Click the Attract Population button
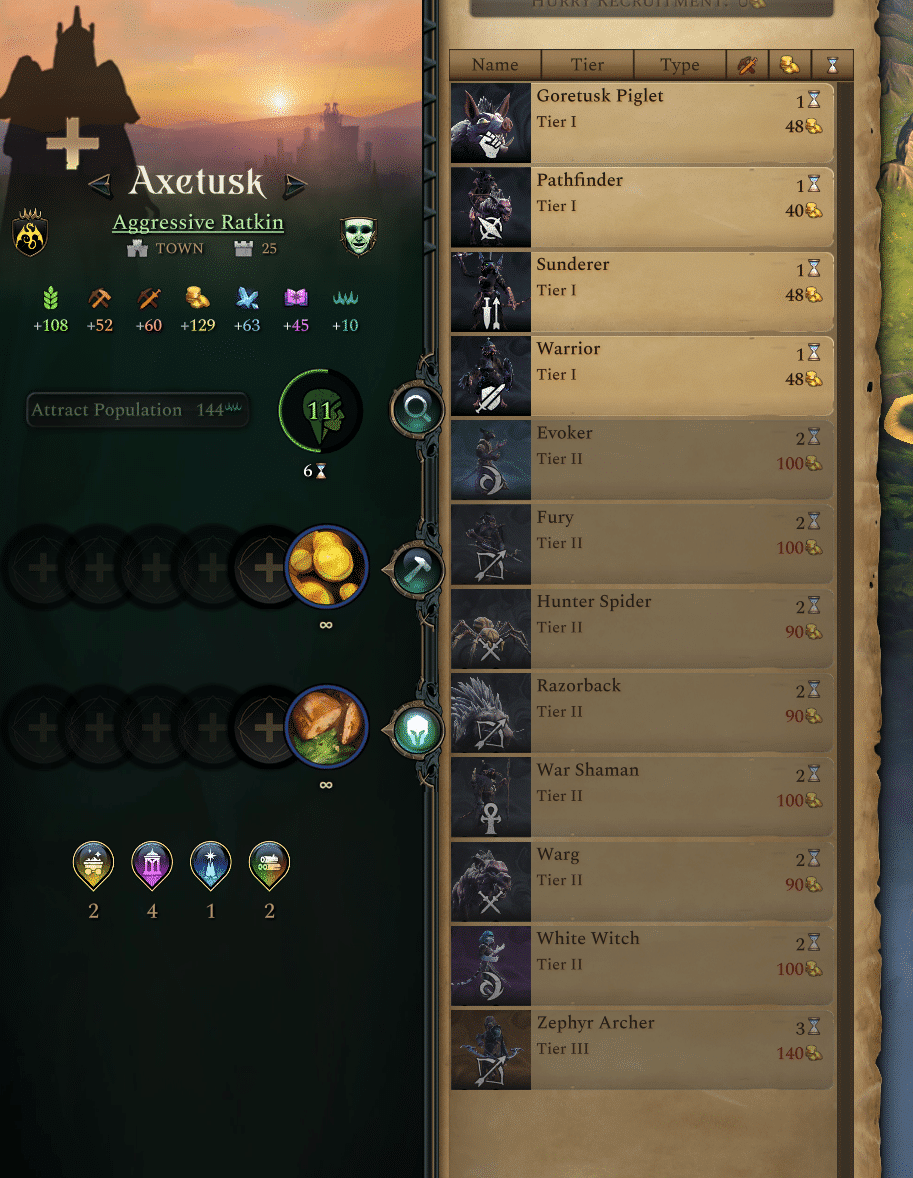 pyautogui.click(x=137, y=410)
